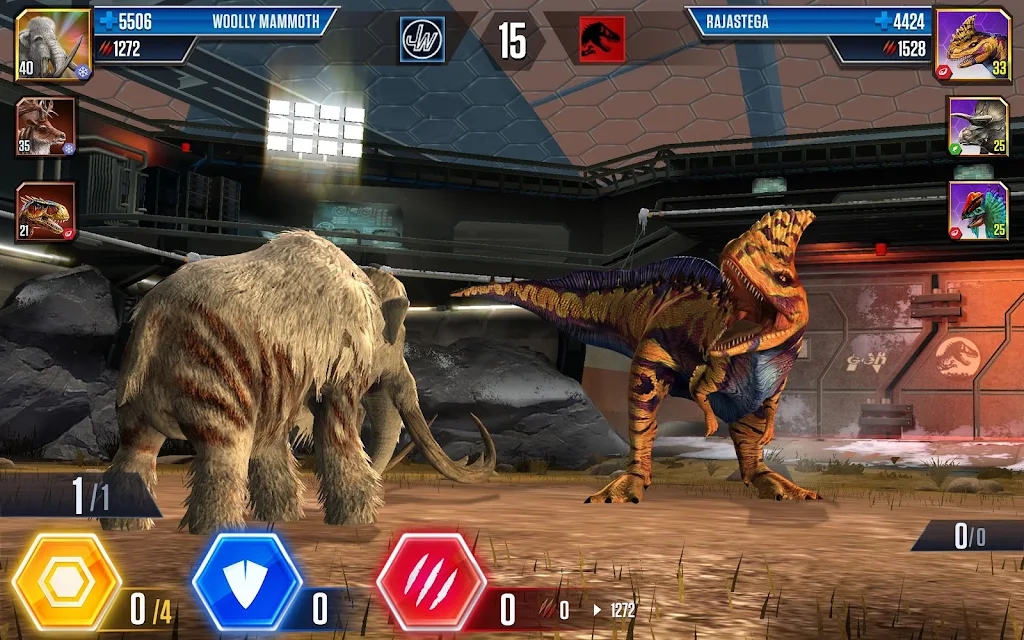
Task: Click the JW player emblem
Action: [x=422, y=40]
